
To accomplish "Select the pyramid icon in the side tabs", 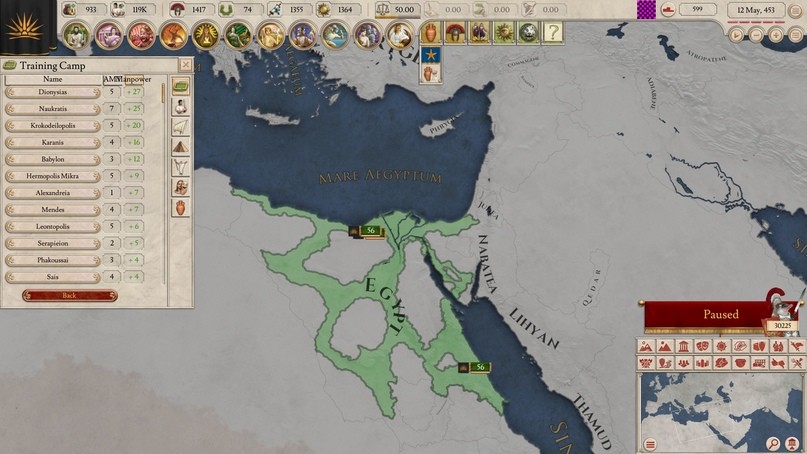I will pyautogui.click(x=181, y=145).
